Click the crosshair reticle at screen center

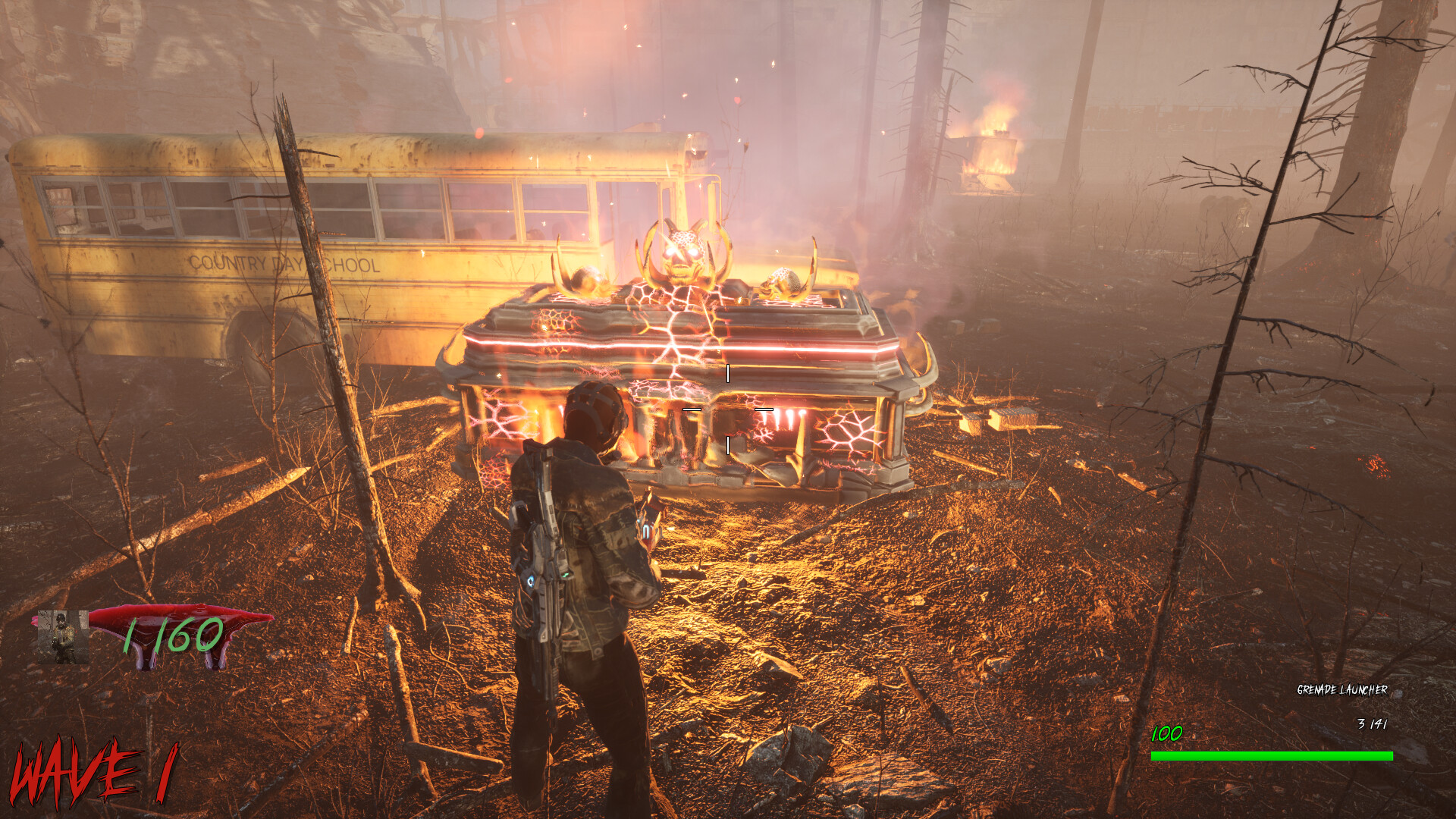728,409
